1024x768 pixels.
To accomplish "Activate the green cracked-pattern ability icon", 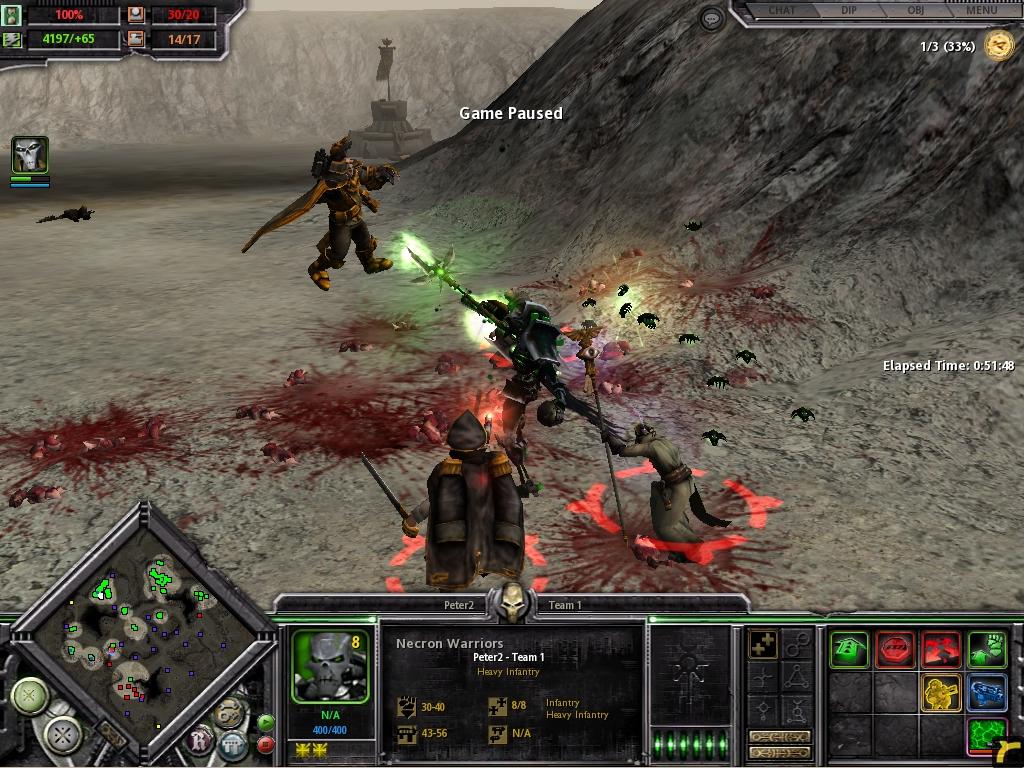I will (x=986, y=736).
